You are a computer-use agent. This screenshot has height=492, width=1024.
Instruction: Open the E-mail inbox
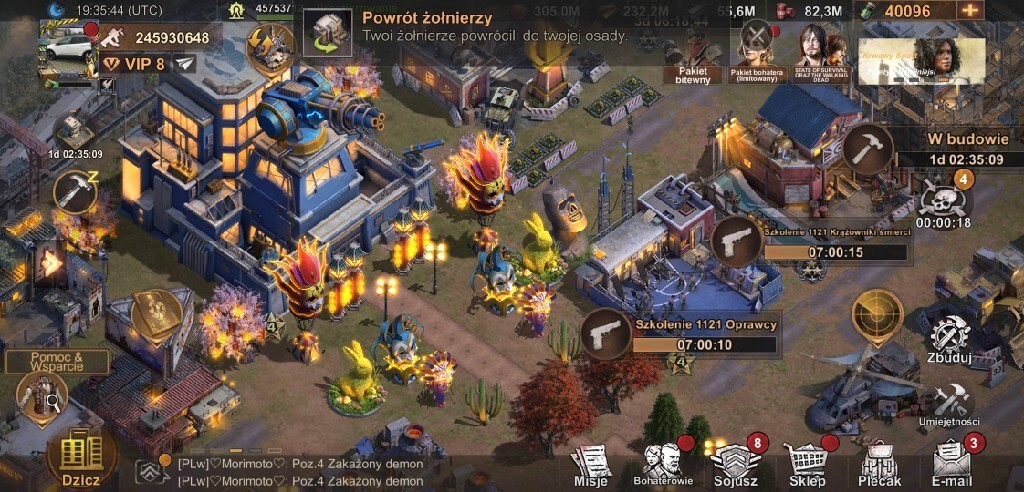952,464
